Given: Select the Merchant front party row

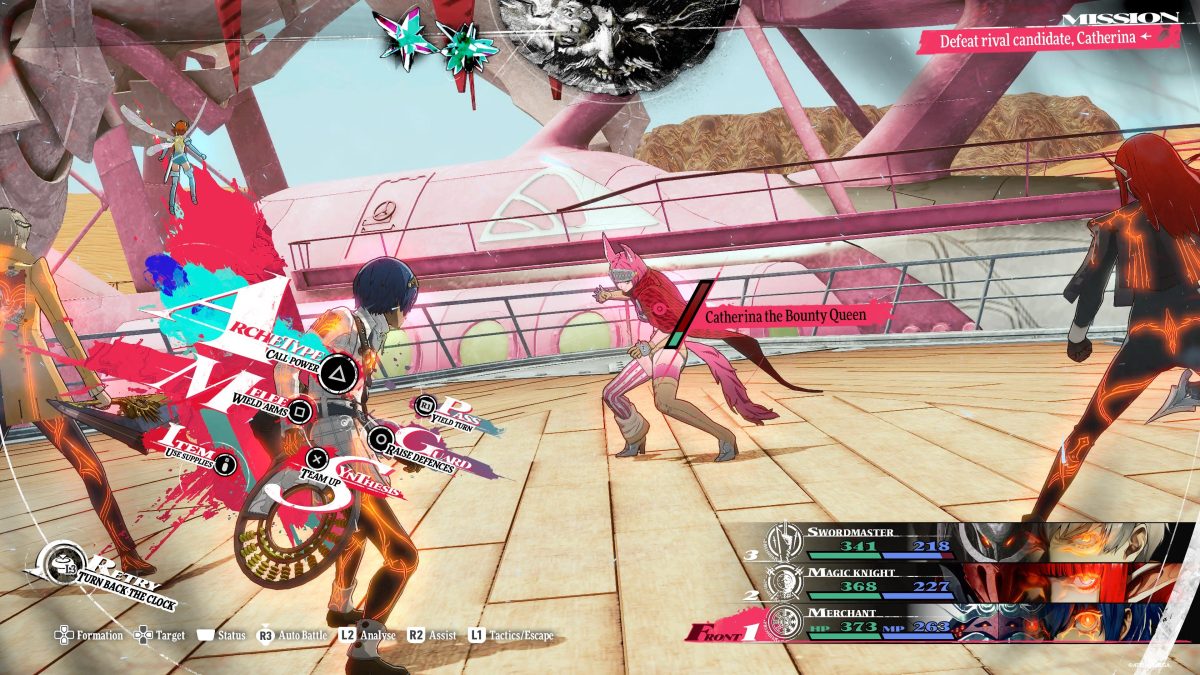Looking at the screenshot, I should 960,621.
